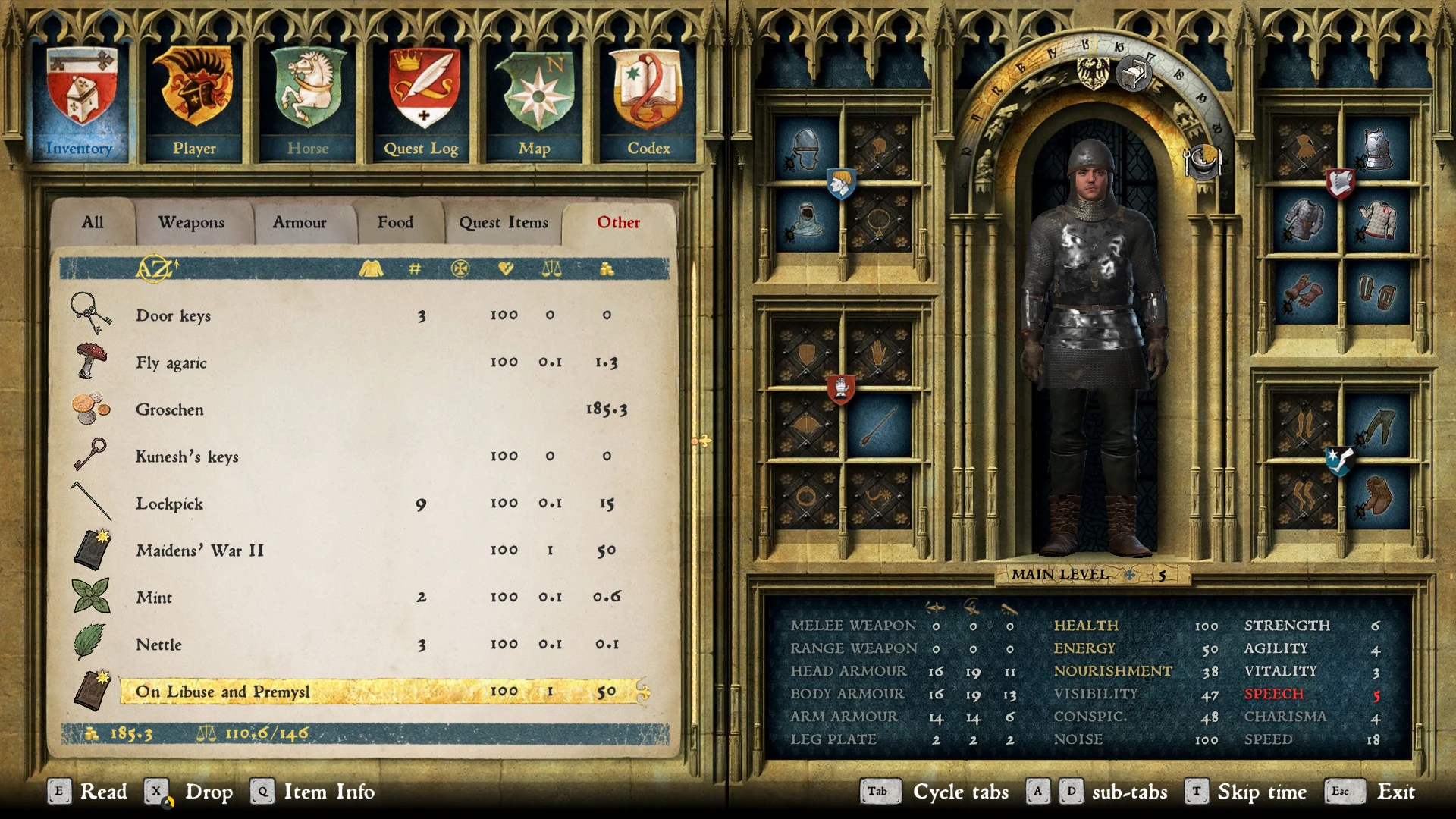Click the equipped helmet slot
Viewport: 1456px width, 819px height.
805,149
